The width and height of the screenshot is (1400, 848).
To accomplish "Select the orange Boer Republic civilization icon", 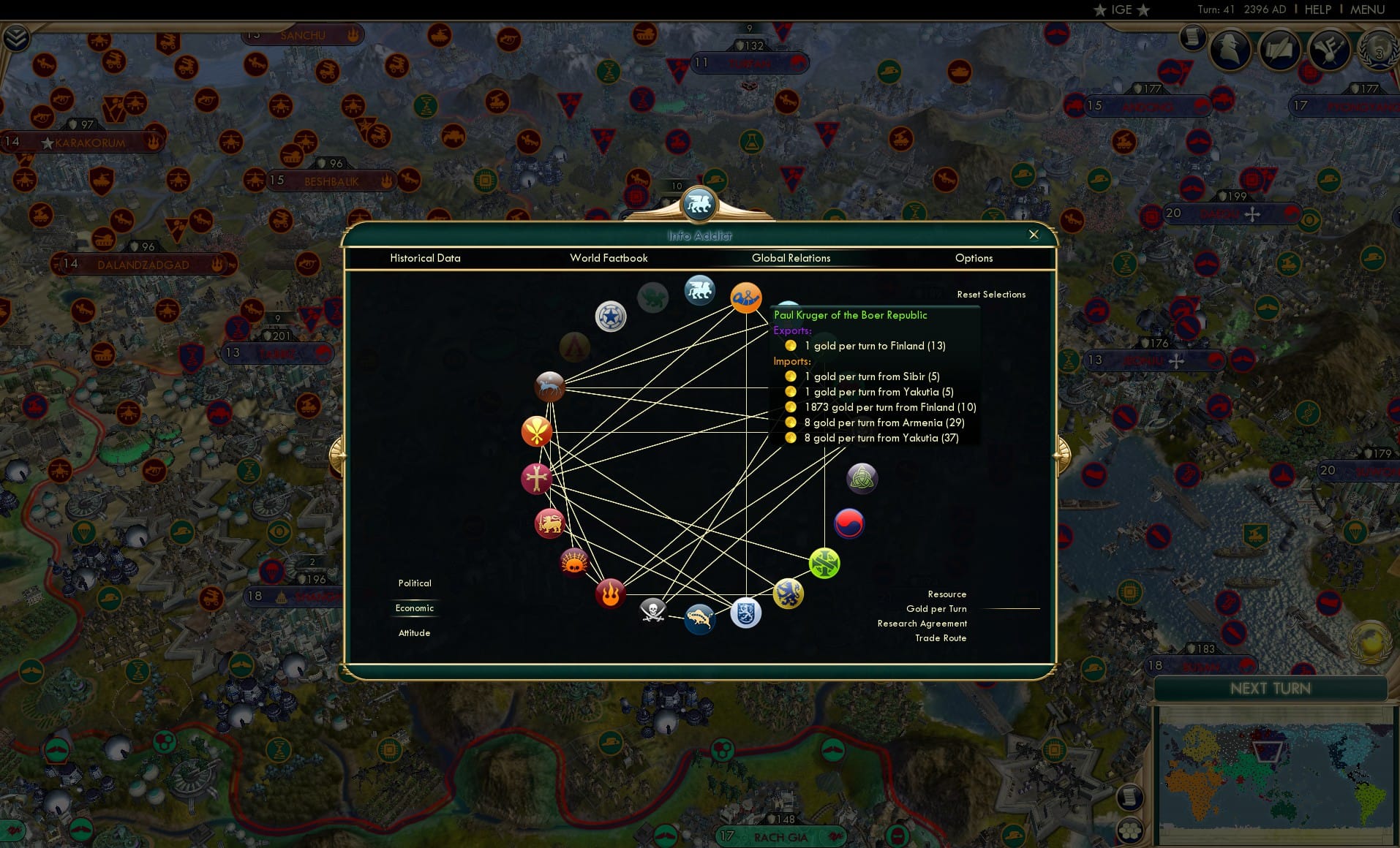I will pyautogui.click(x=746, y=299).
